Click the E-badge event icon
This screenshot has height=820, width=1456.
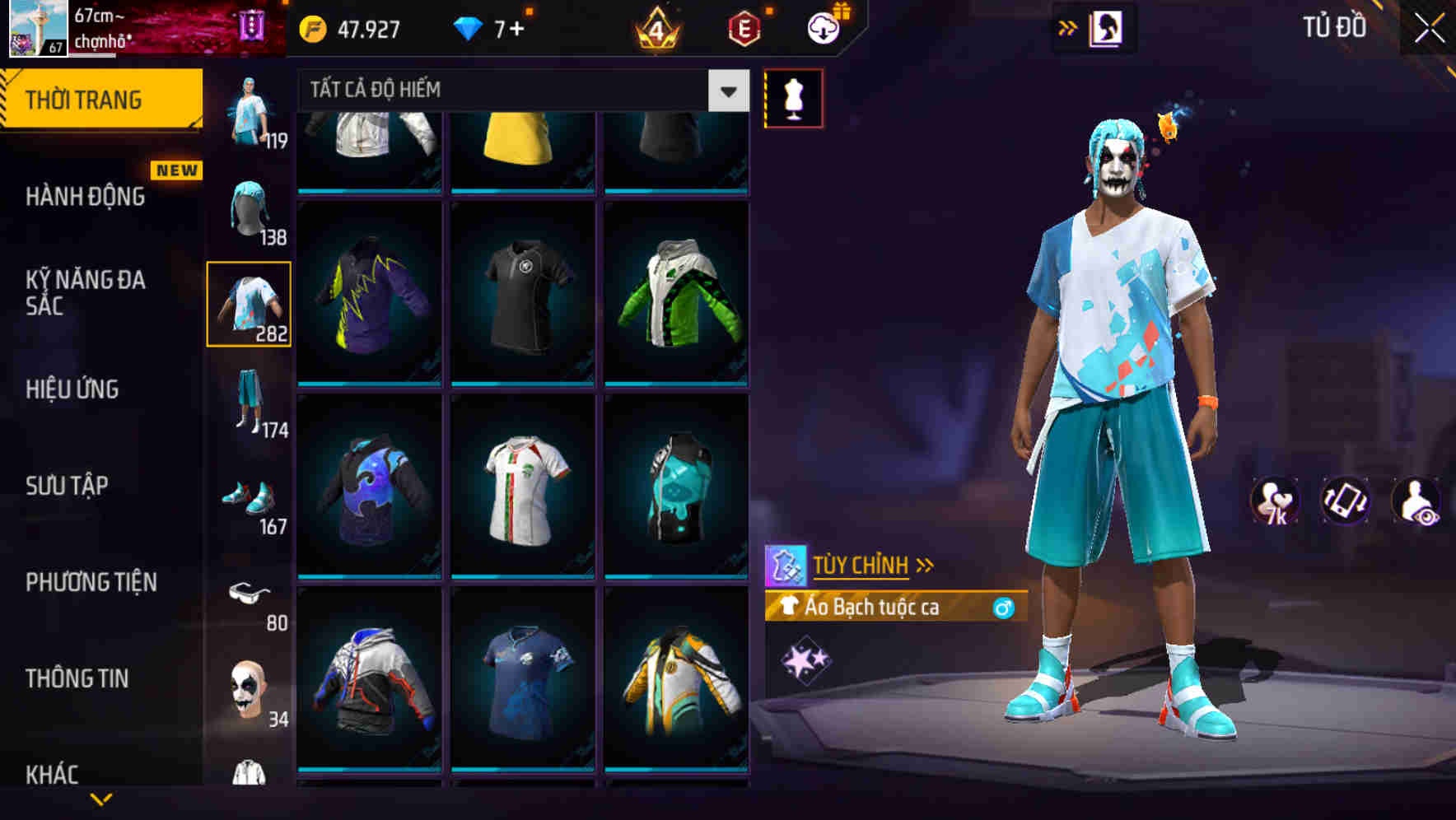pos(740,26)
